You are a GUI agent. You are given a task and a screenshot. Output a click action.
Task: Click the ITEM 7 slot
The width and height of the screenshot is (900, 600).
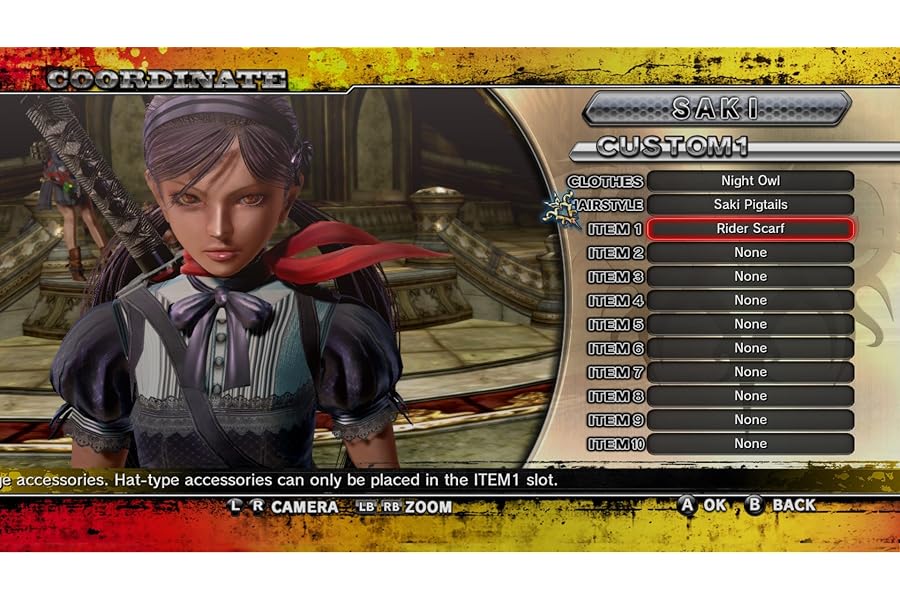coord(750,372)
